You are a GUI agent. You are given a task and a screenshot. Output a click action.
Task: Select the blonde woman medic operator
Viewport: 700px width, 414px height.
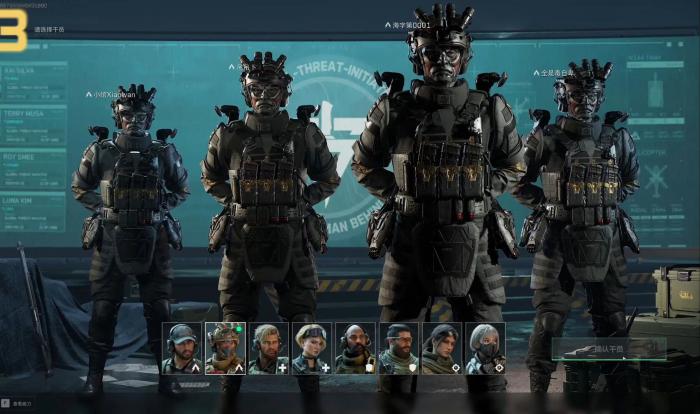click(x=311, y=347)
